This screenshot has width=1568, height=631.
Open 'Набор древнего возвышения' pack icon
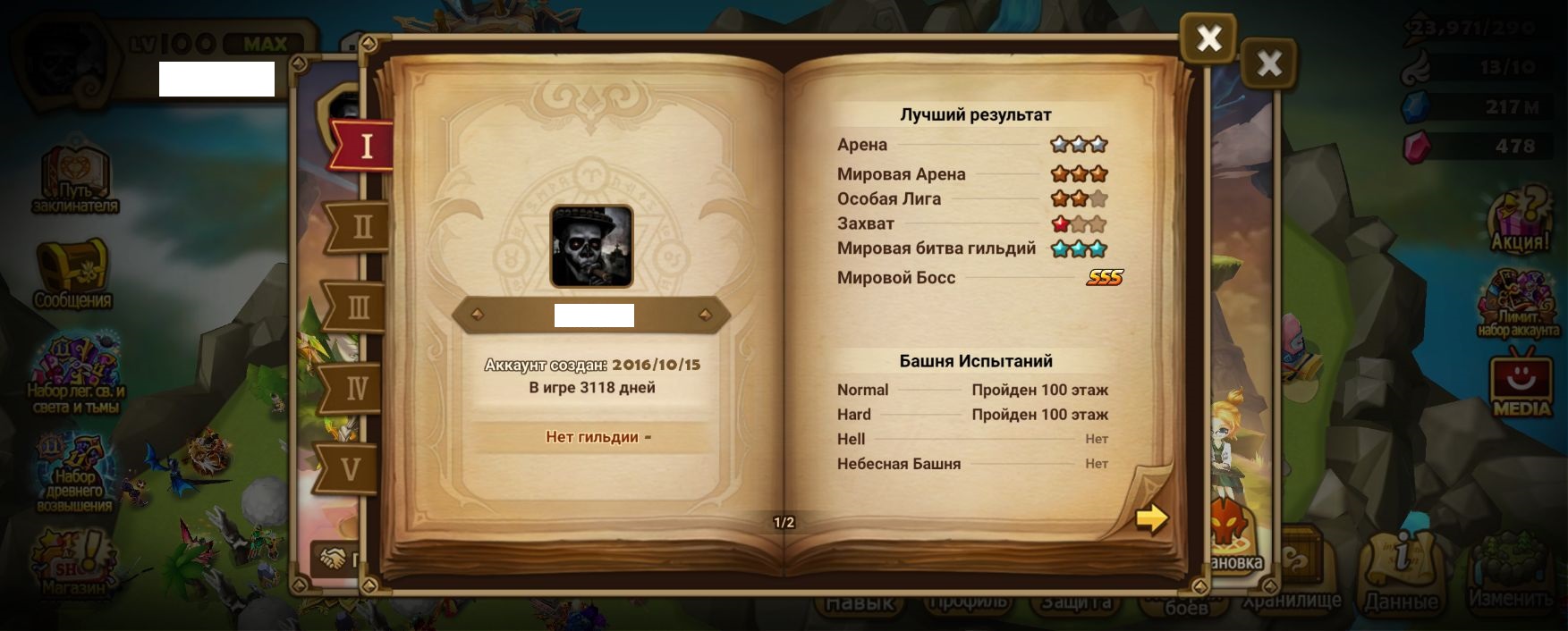[x=75, y=474]
